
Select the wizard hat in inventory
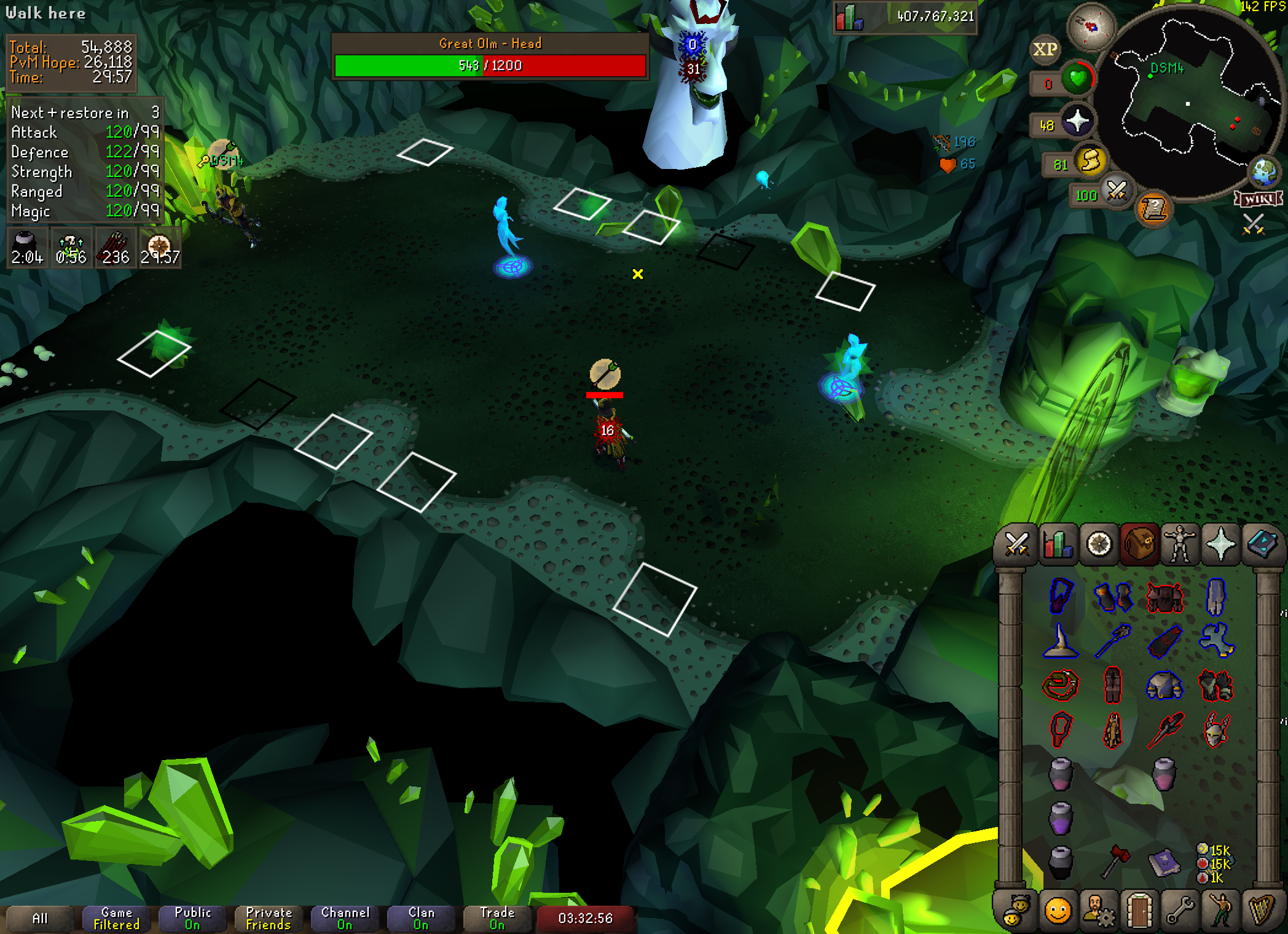click(x=1061, y=641)
